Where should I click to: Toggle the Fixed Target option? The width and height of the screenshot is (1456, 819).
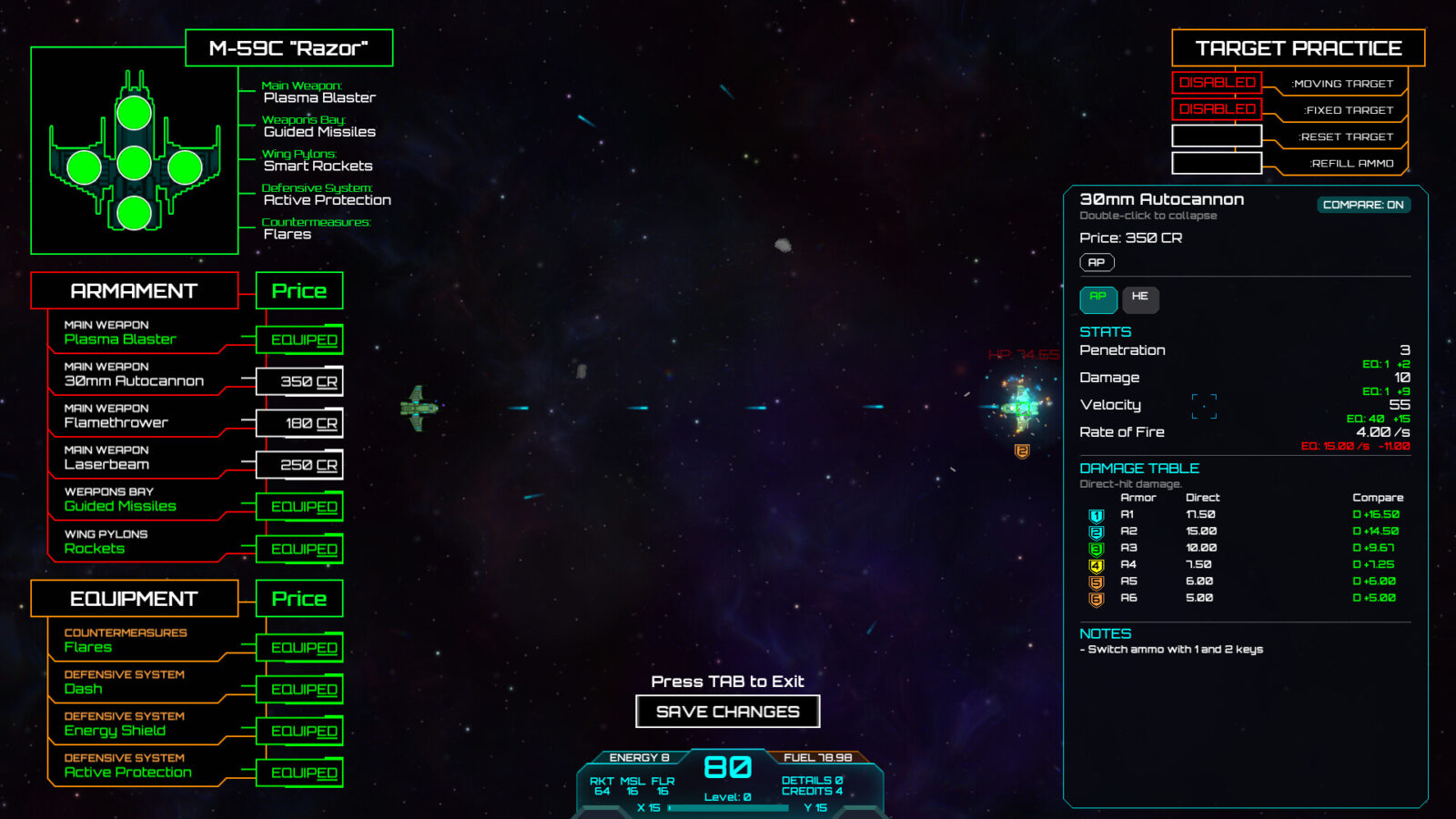click(1217, 109)
